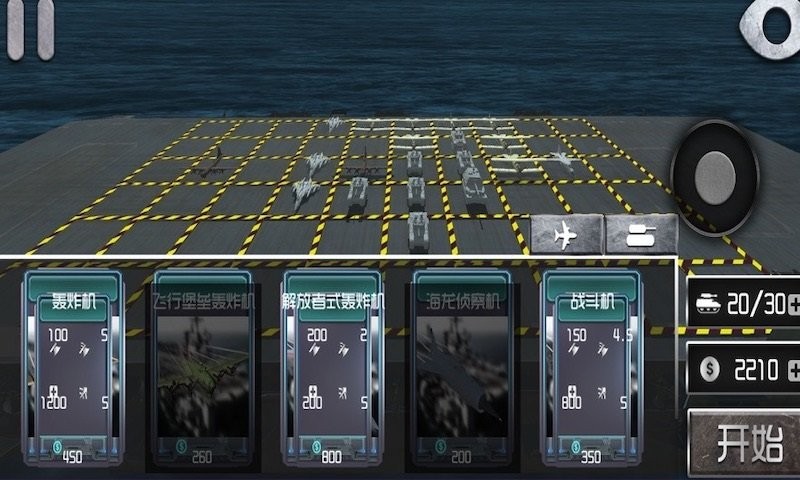Tap the round camera joystick control
This screenshot has width=800, height=480.
tap(715, 178)
